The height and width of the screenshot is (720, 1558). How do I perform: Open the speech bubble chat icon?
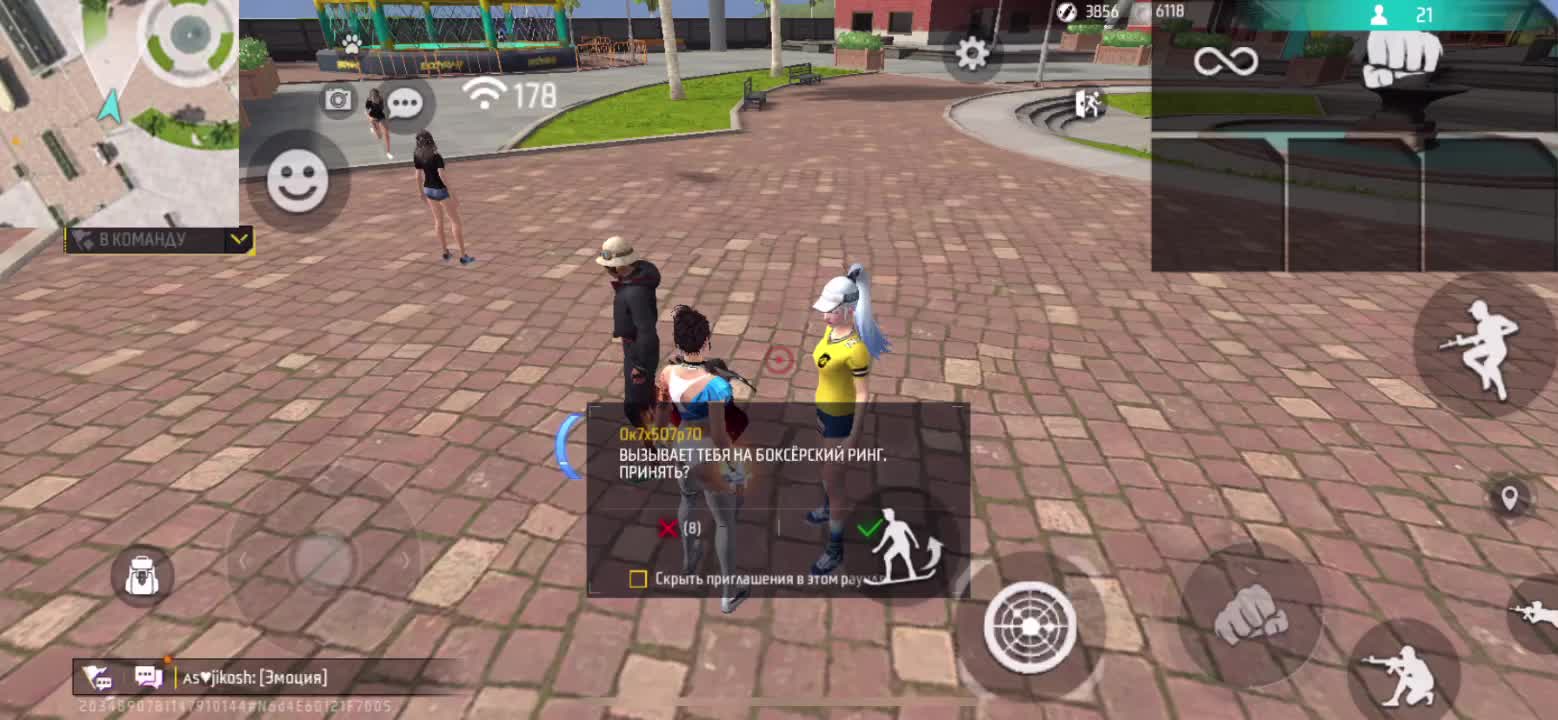tap(405, 103)
